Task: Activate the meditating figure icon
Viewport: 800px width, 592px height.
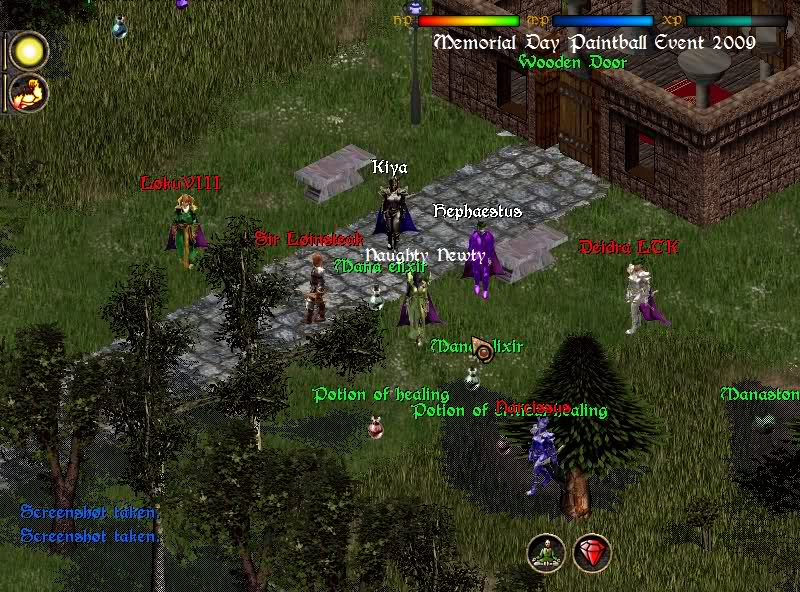Action: [546, 553]
